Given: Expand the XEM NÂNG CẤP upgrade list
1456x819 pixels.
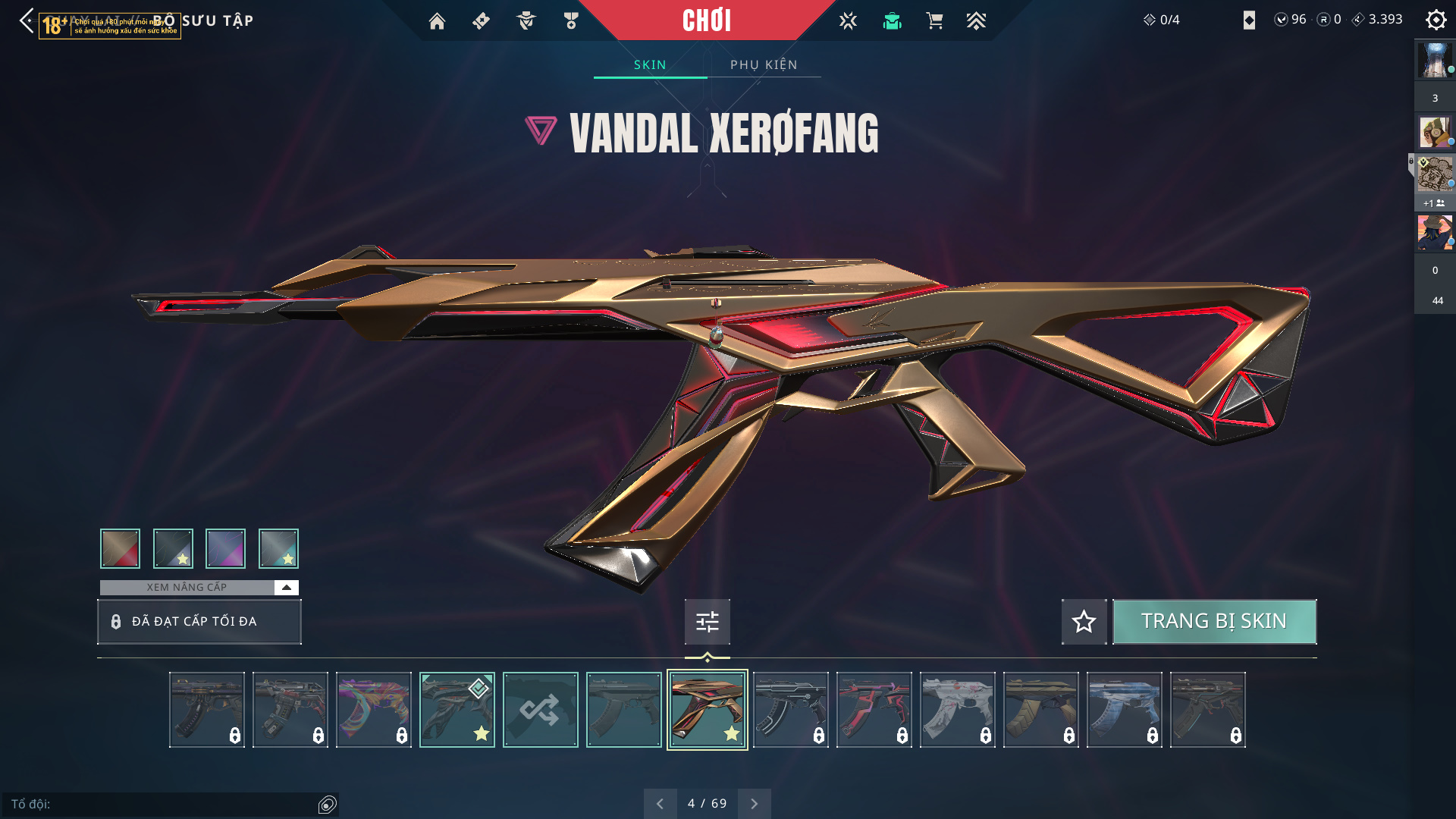Looking at the screenshot, I should click(286, 588).
